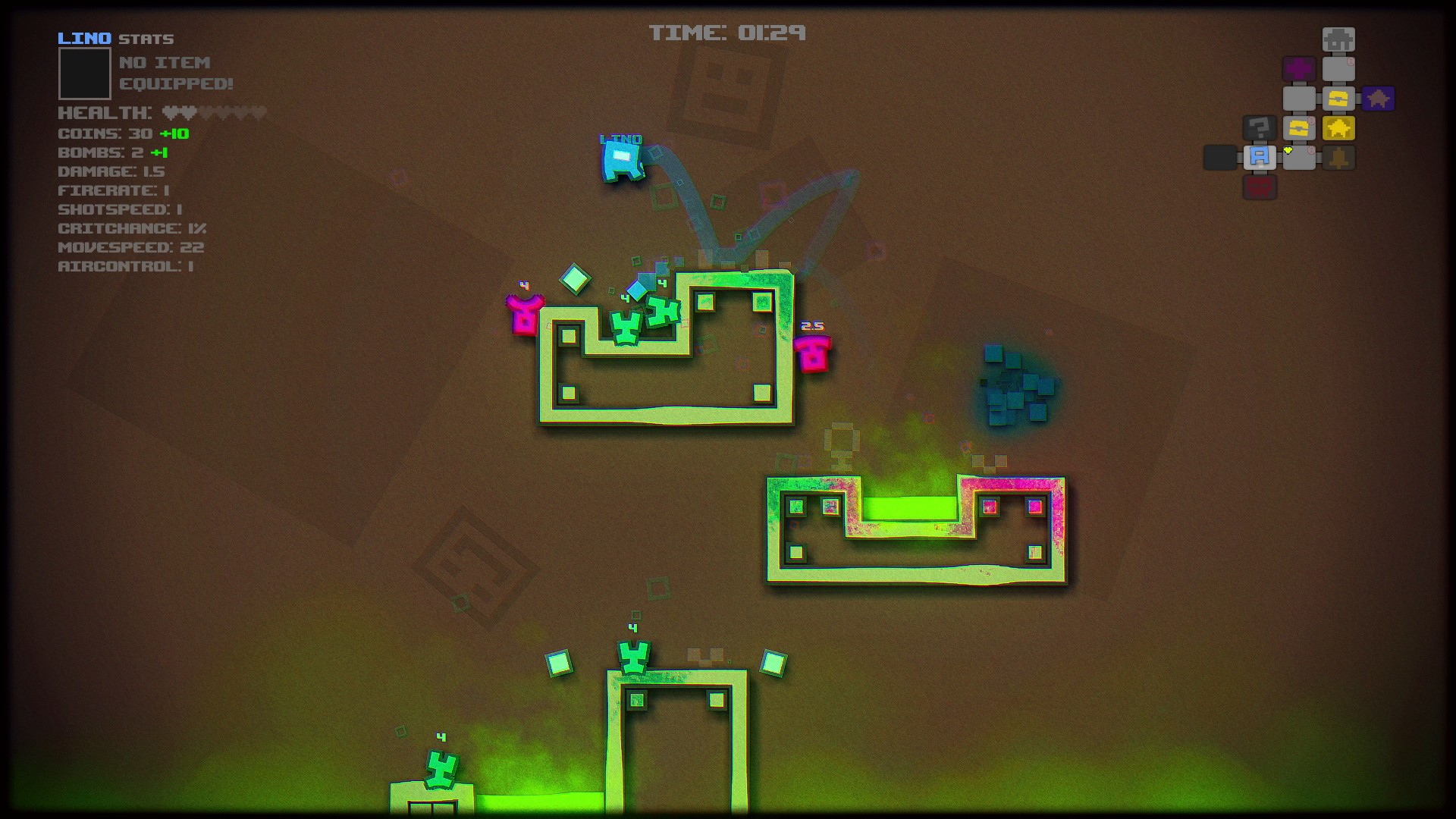Click the purple star room icon on minimap right
The height and width of the screenshot is (819, 1456).
click(1378, 99)
